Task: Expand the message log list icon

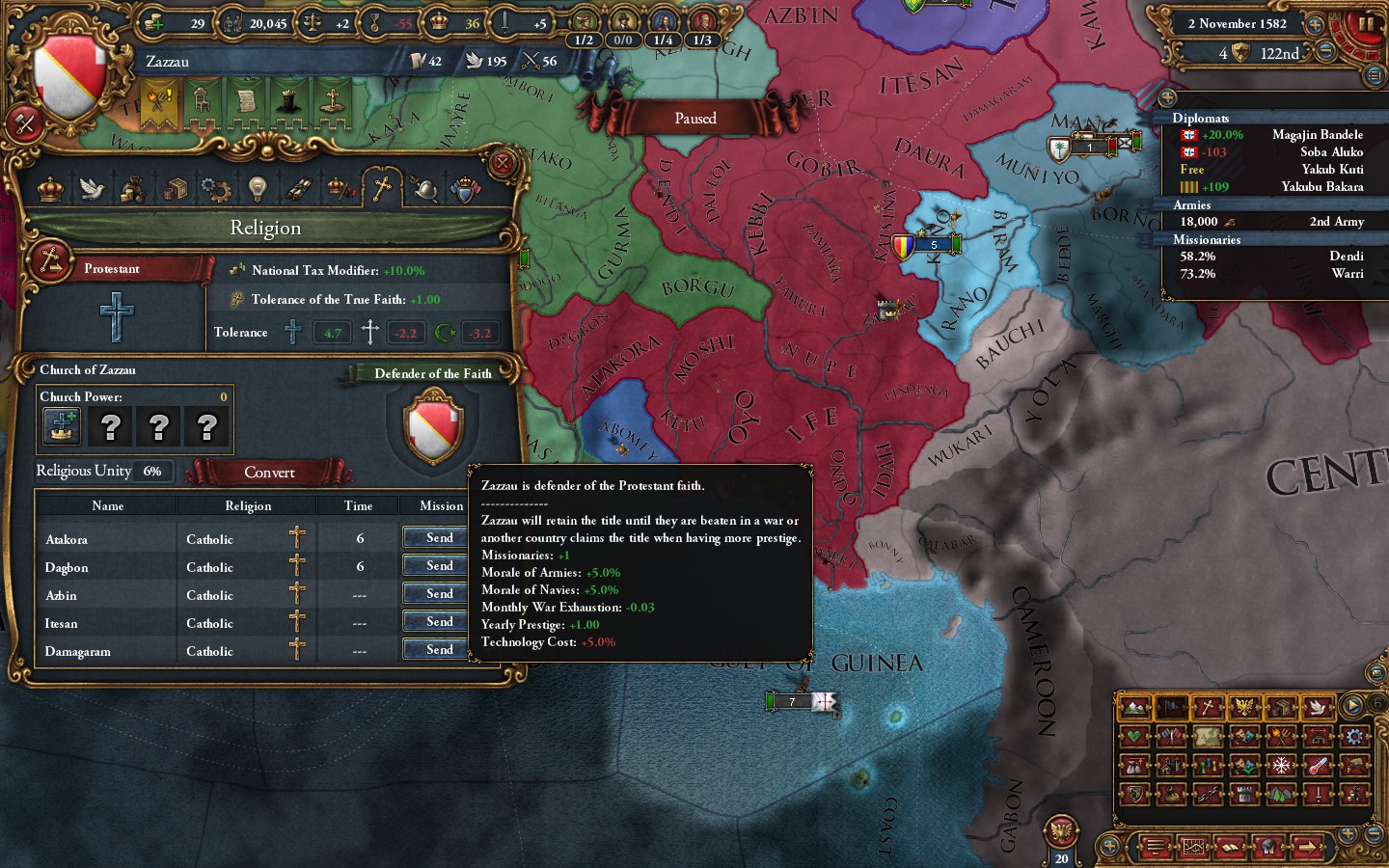Action: point(1155,847)
